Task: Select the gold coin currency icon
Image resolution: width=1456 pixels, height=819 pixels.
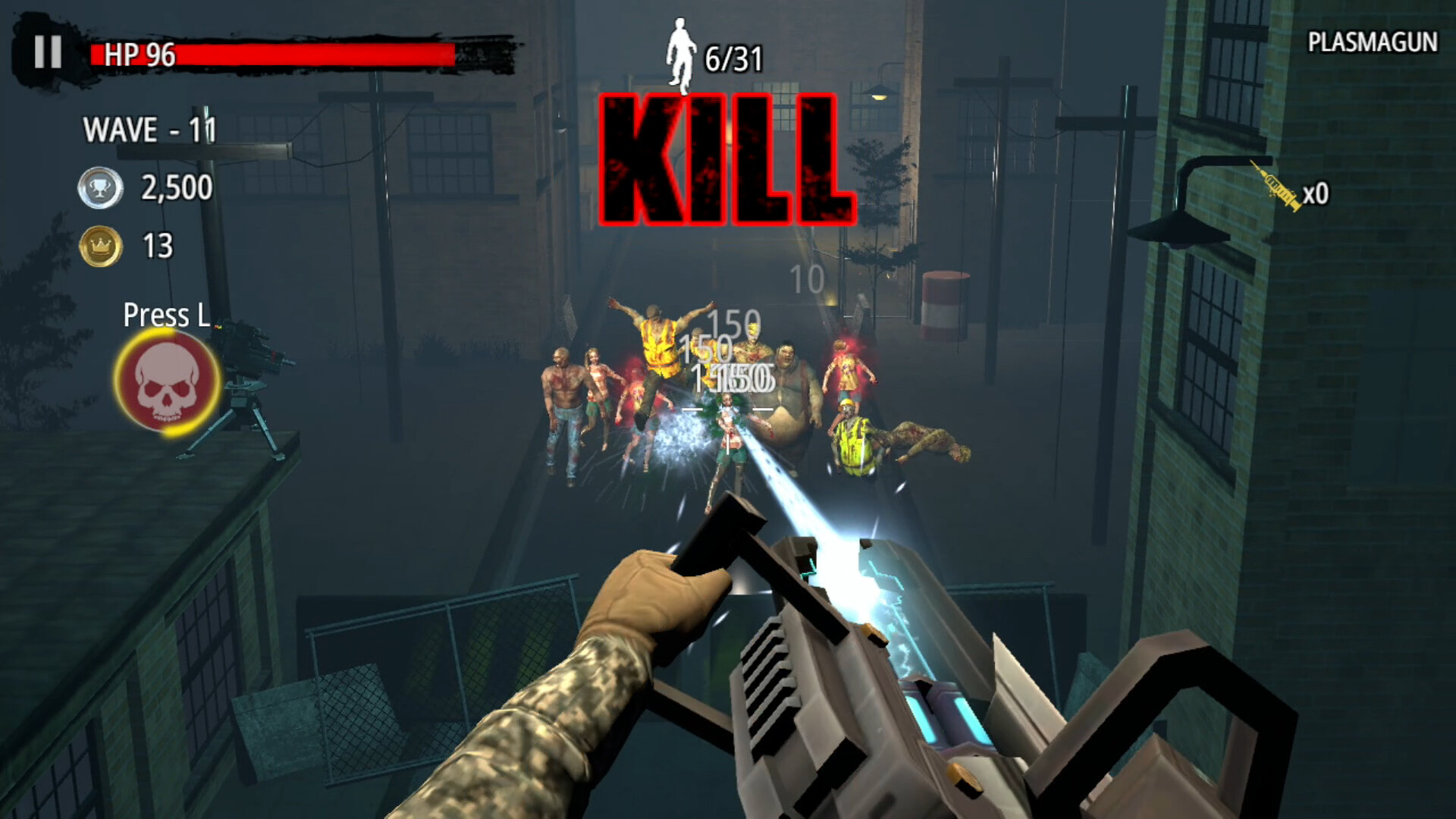Action: click(x=99, y=245)
